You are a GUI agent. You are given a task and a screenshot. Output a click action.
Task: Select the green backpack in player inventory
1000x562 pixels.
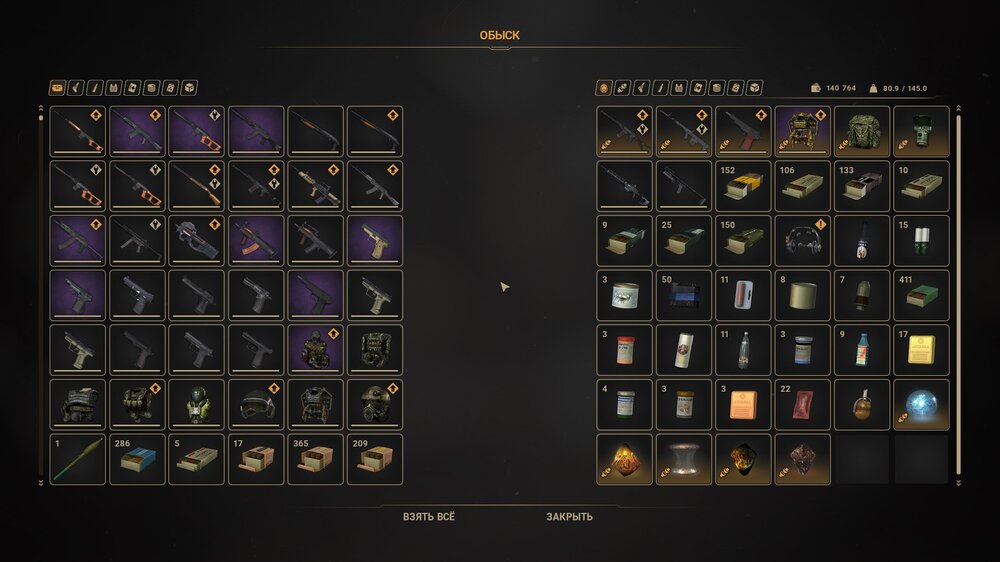862,132
